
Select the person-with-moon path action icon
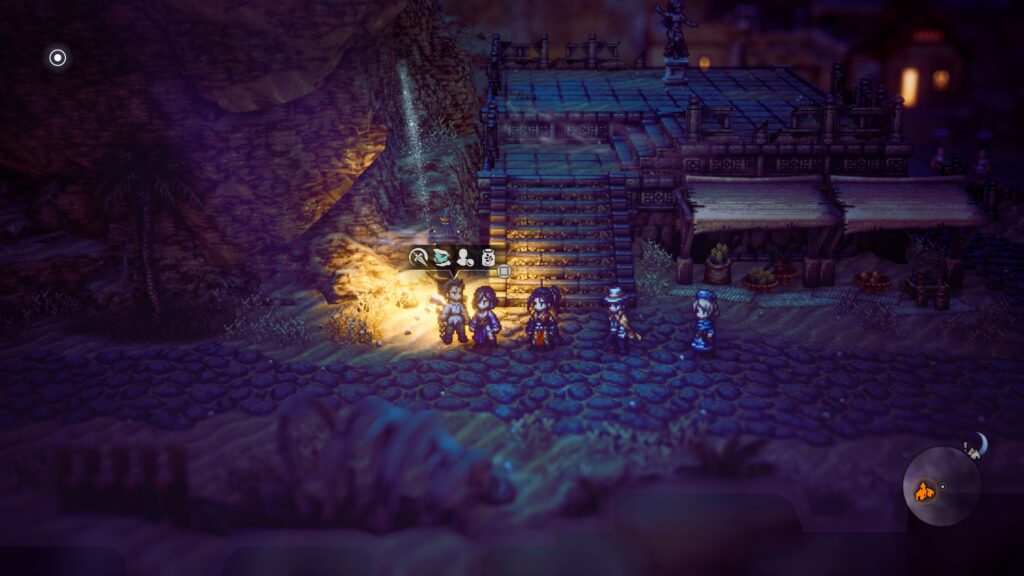pyautogui.click(x=465, y=258)
